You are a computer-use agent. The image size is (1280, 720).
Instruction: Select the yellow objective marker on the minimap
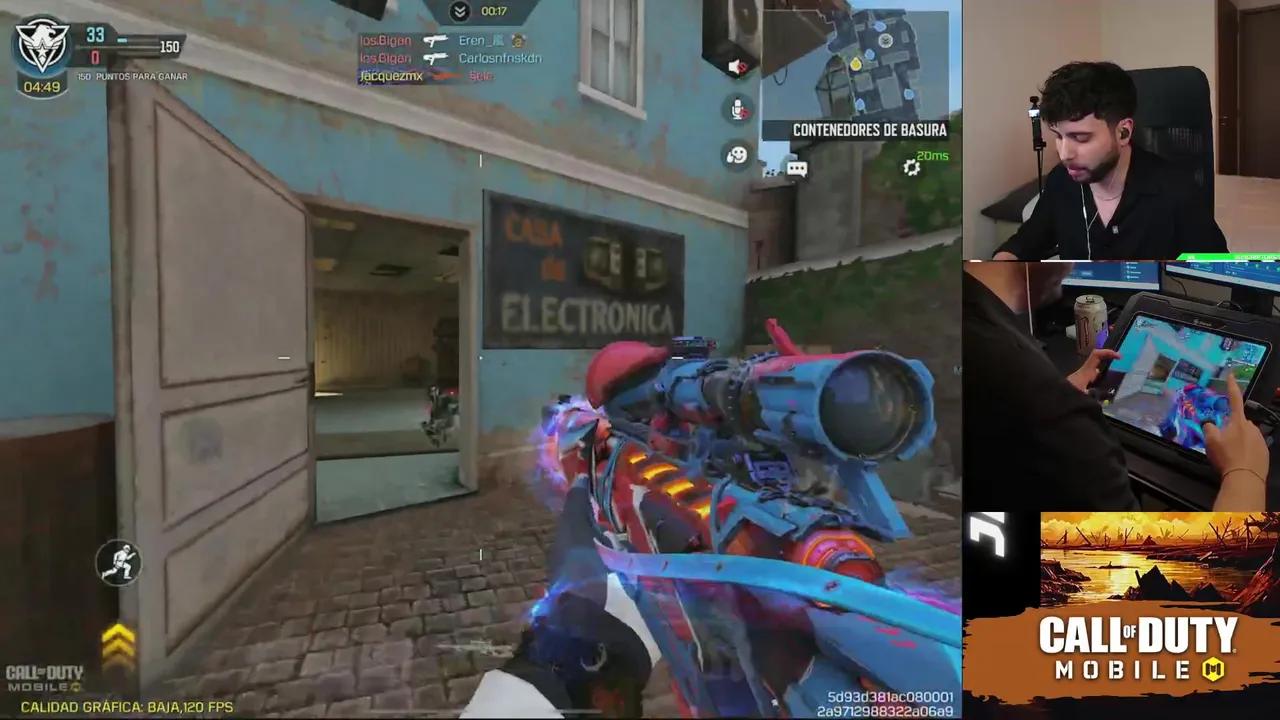(x=856, y=63)
